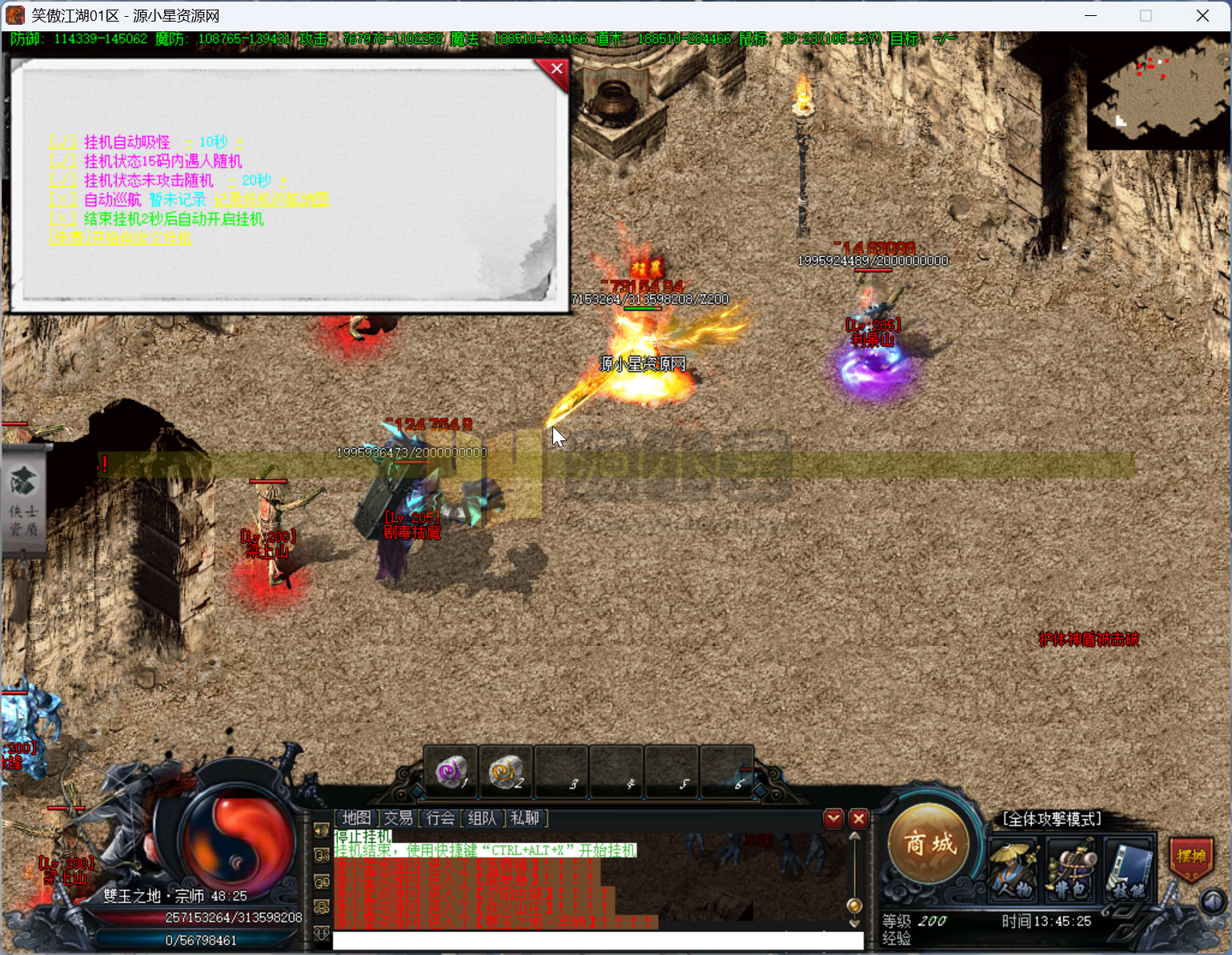1232x955 pixels.
Task: Start custom farming via [免费]开始自定义挂机
Action: [121, 239]
